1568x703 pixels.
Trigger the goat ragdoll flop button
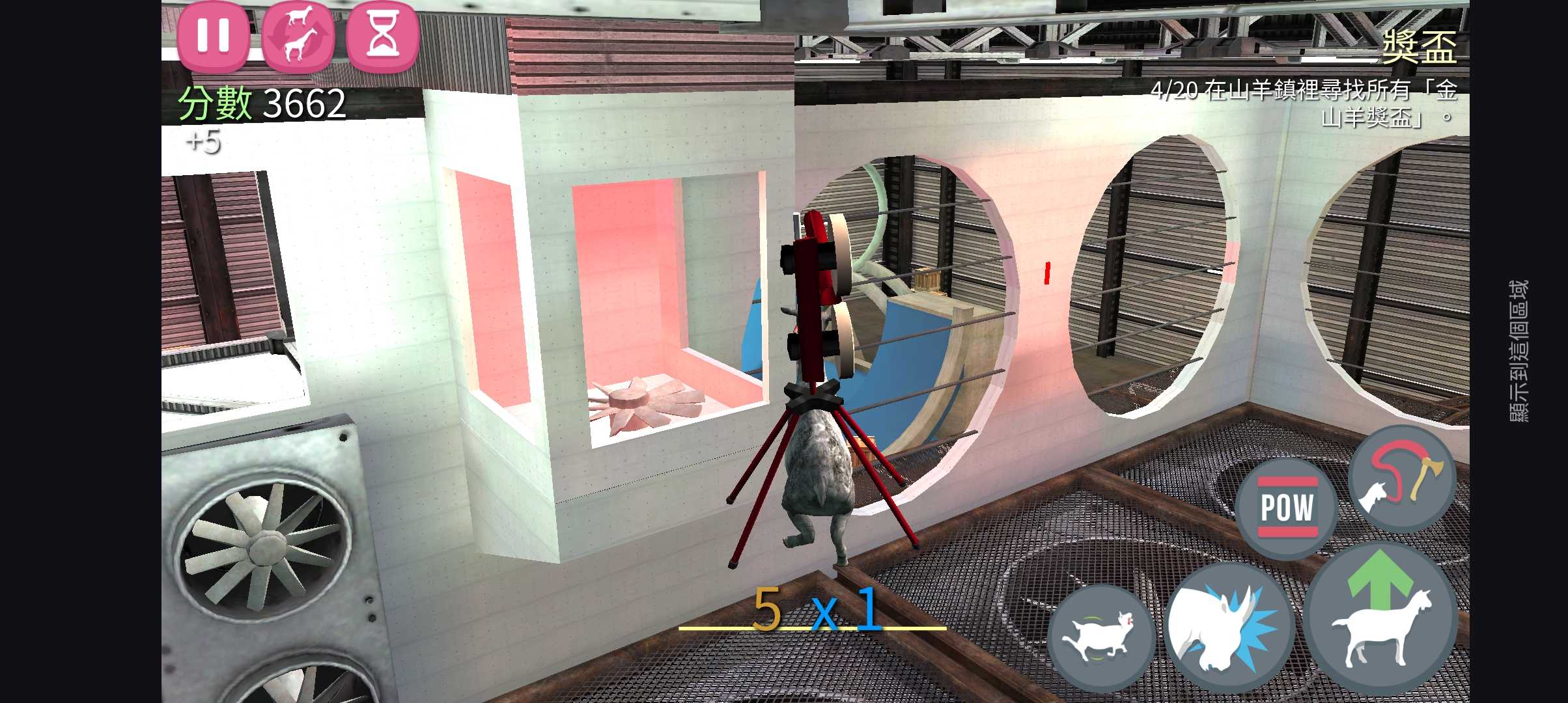[1100, 638]
